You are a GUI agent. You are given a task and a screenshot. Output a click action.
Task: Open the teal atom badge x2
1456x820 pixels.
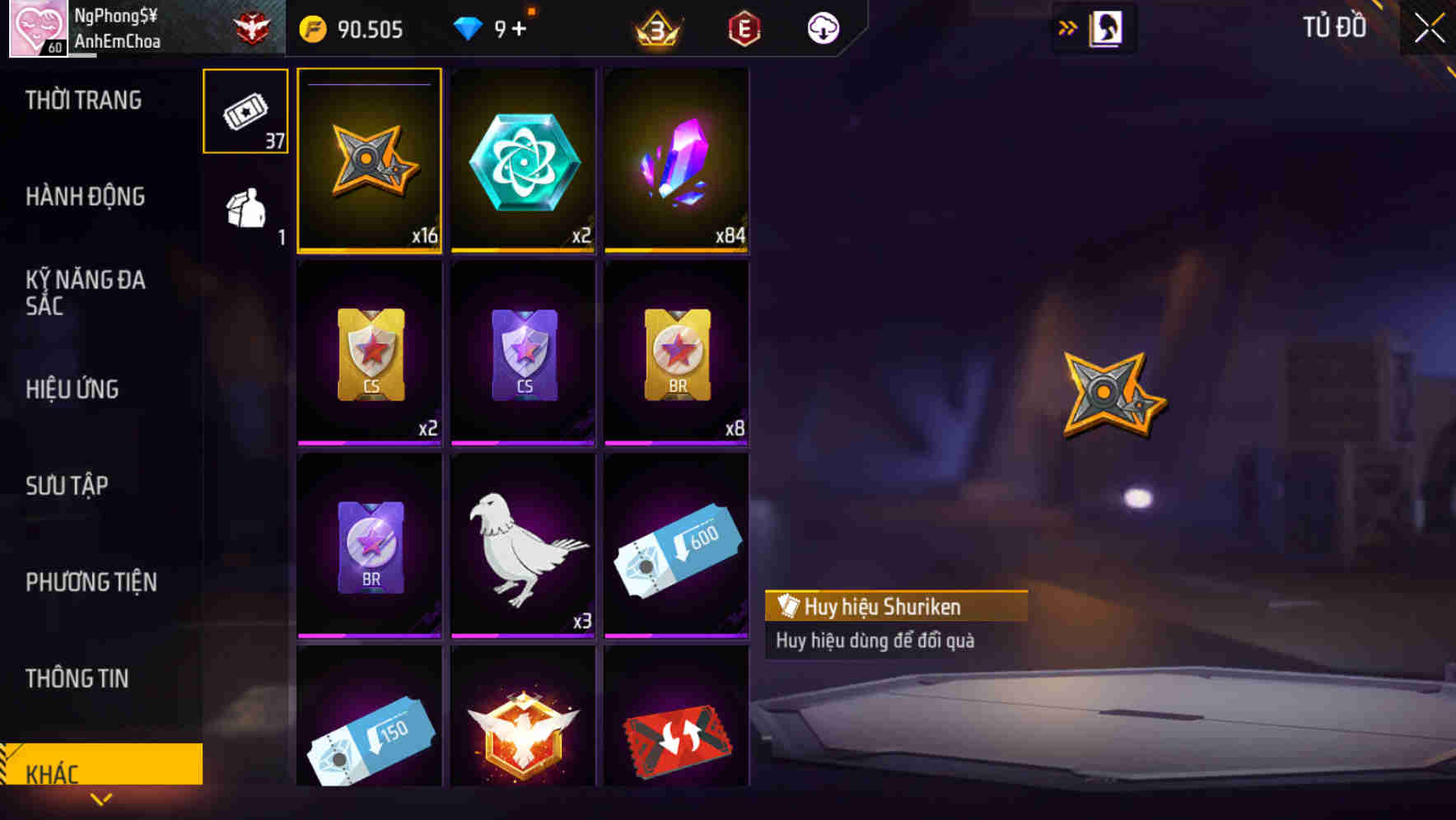523,161
